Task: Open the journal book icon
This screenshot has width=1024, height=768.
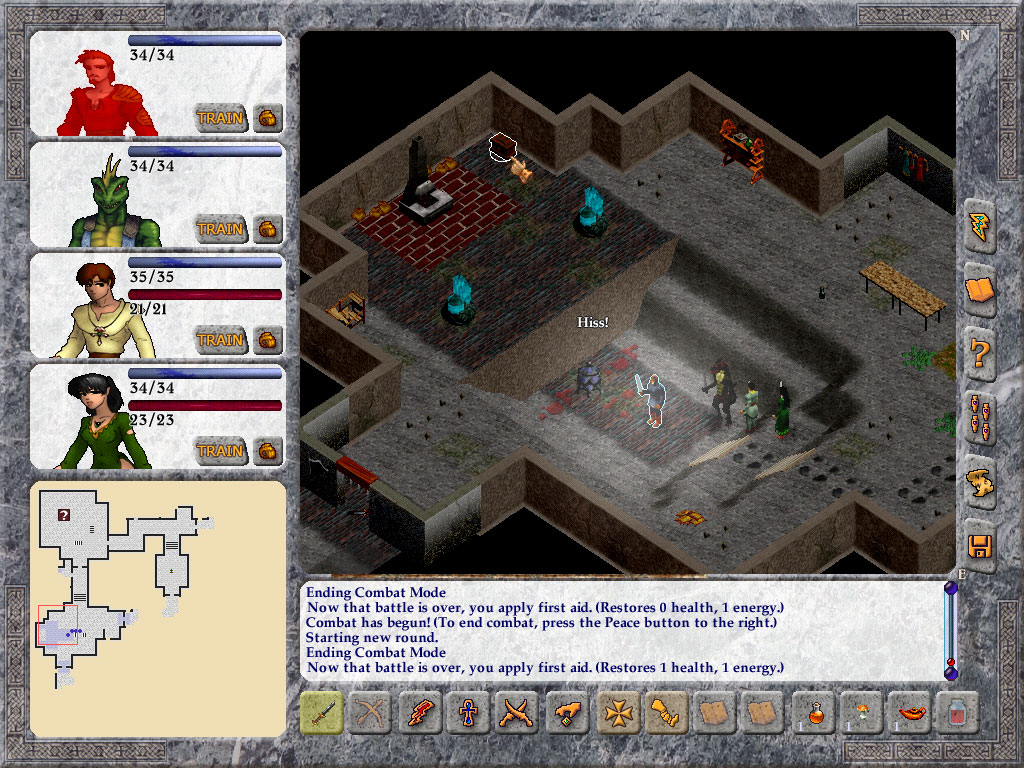Action: click(980, 291)
